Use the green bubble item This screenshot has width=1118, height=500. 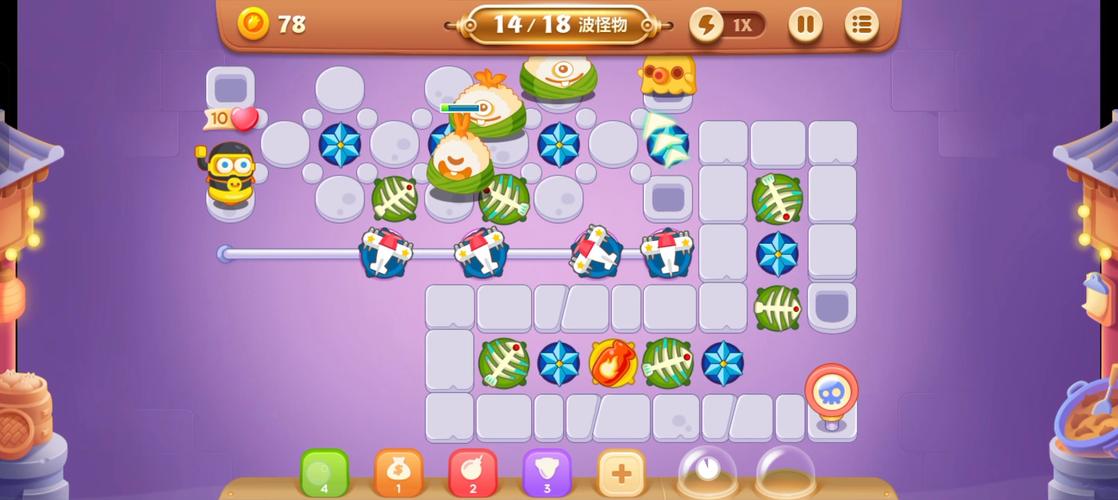pyautogui.click(x=324, y=472)
